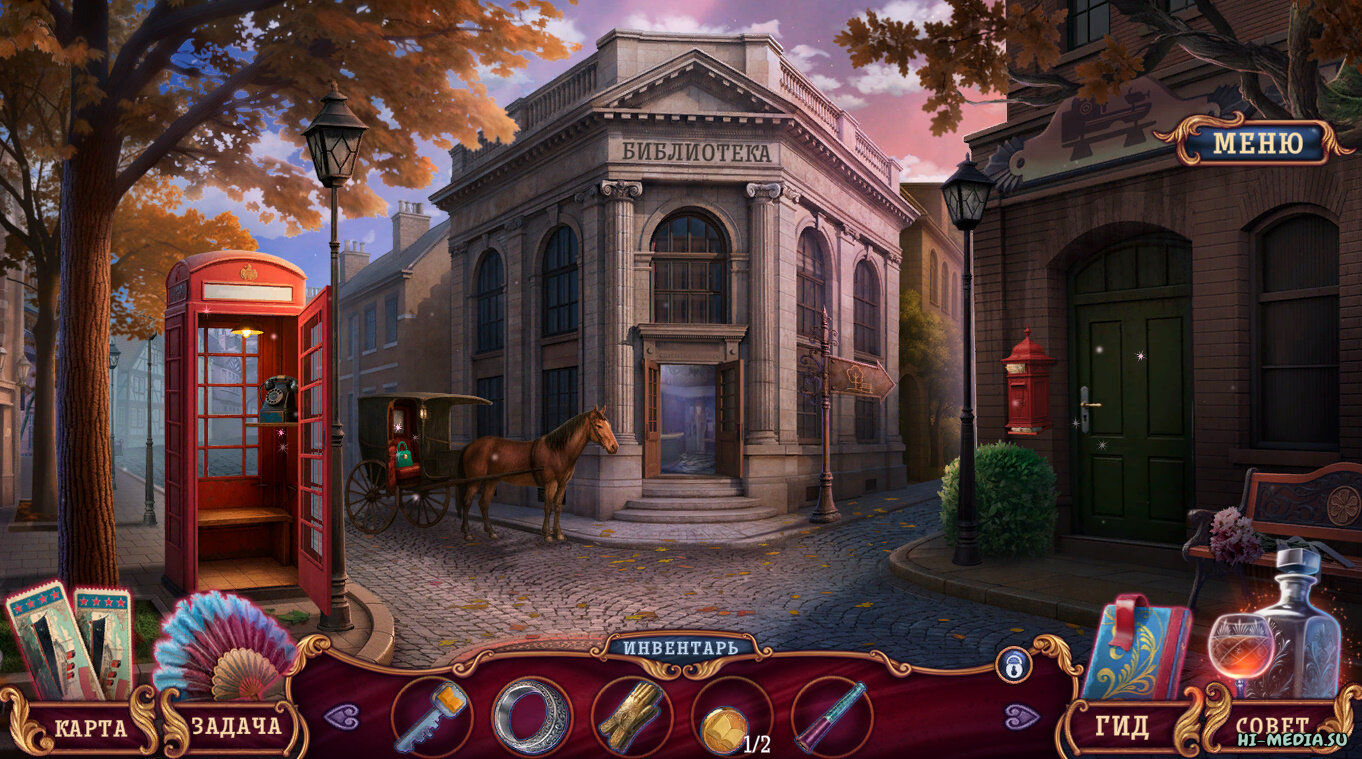Click the feather fan collectible icon
Screen dimensions: 1362x759
221,647
